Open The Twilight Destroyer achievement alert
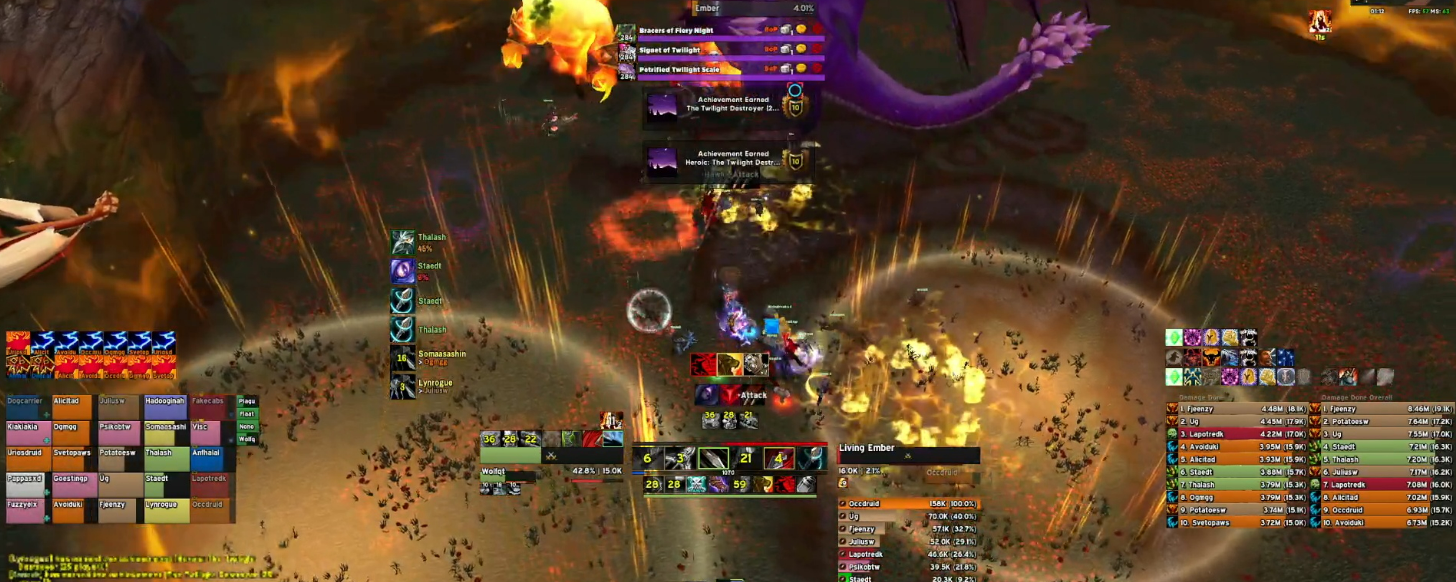 (728, 105)
